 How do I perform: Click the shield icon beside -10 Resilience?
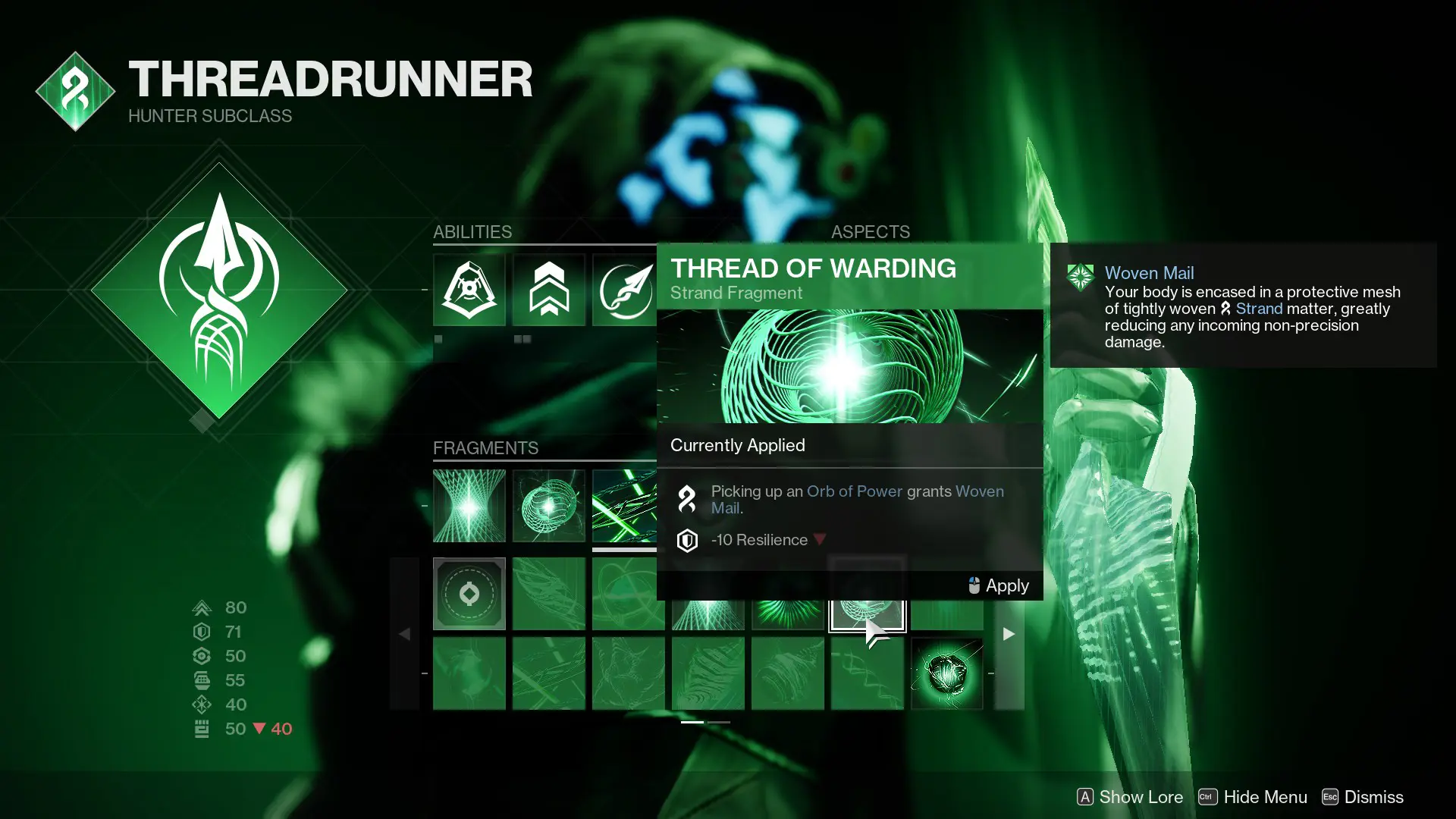(687, 540)
